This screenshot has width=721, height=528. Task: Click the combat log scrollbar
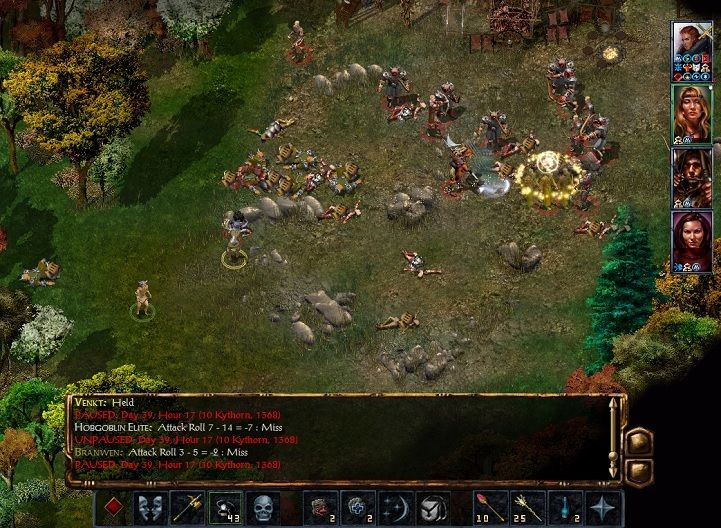pos(613,438)
